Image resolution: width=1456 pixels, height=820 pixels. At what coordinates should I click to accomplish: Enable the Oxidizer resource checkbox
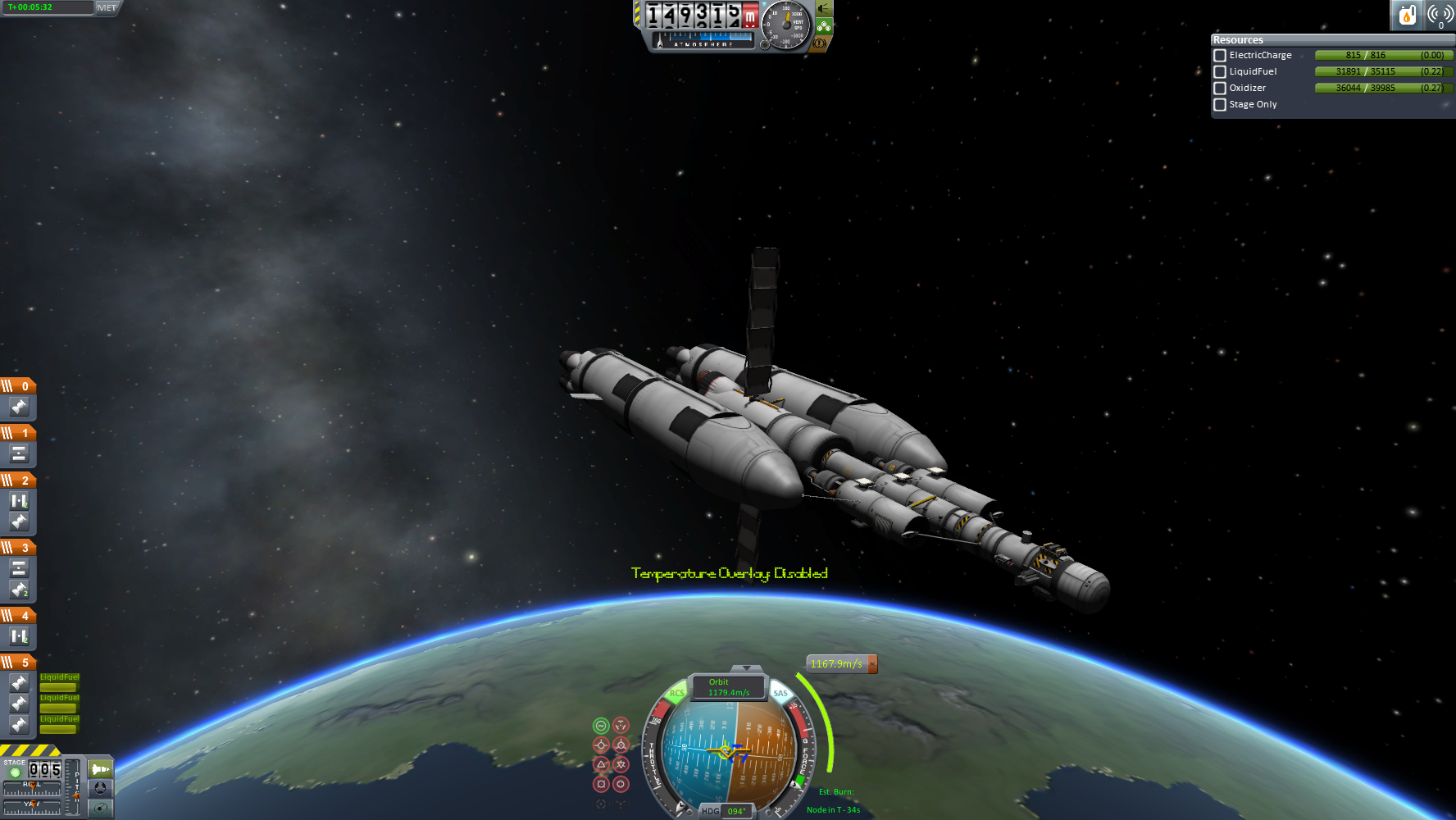tap(1220, 89)
